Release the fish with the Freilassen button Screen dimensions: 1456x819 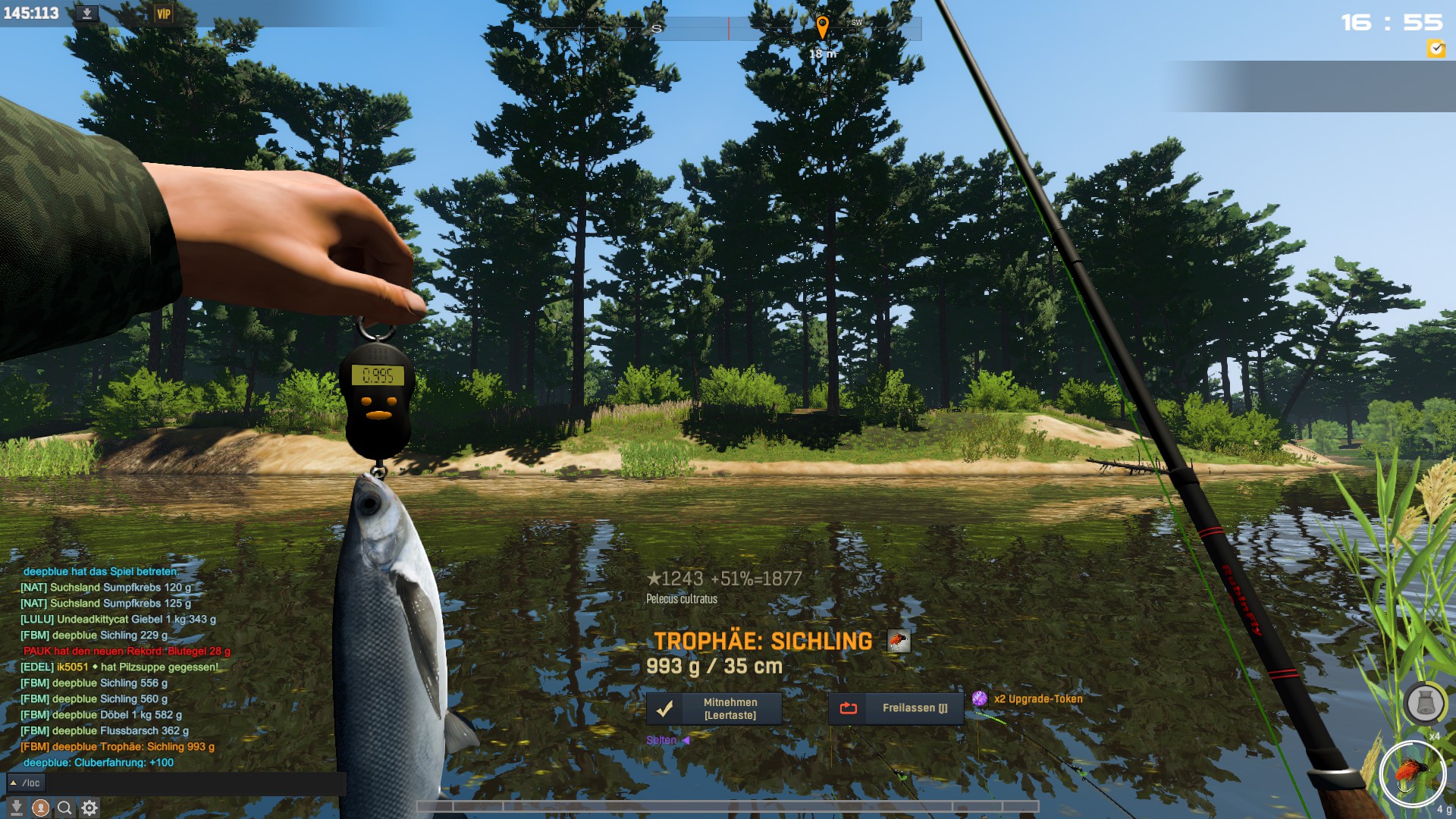coord(896,708)
